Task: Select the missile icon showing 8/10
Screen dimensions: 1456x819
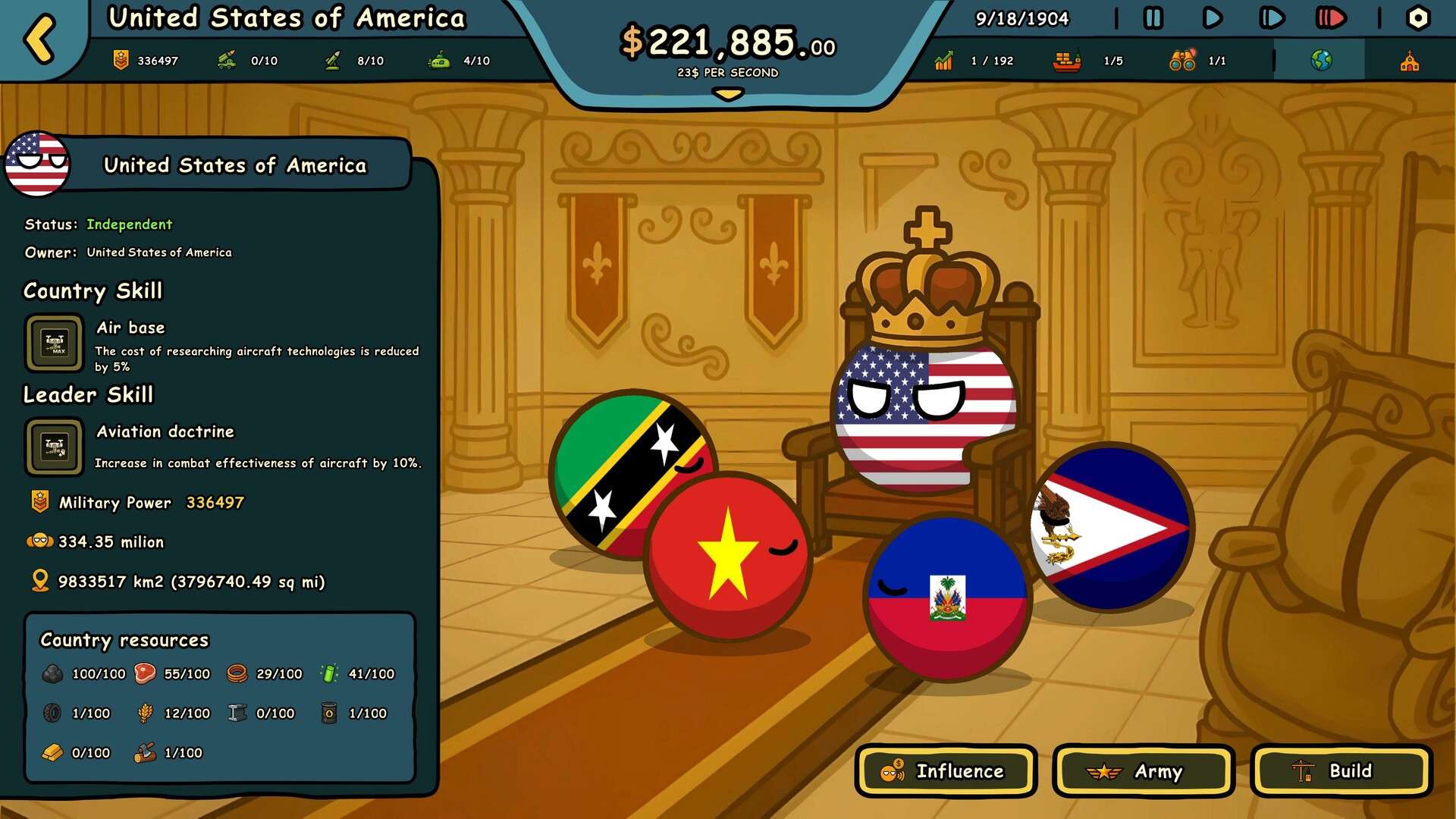Action: coord(331,59)
